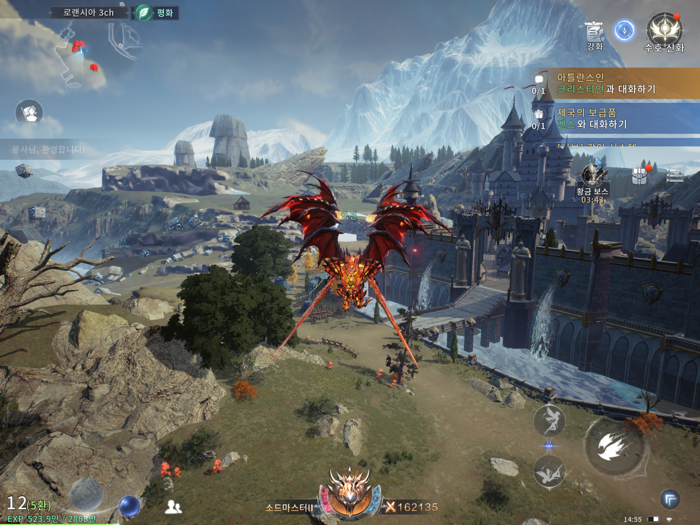Screen dimensions: 700x525
Task: Click the blue orb at bottom left
Action: pyautogui.click(x=129, y=505)
